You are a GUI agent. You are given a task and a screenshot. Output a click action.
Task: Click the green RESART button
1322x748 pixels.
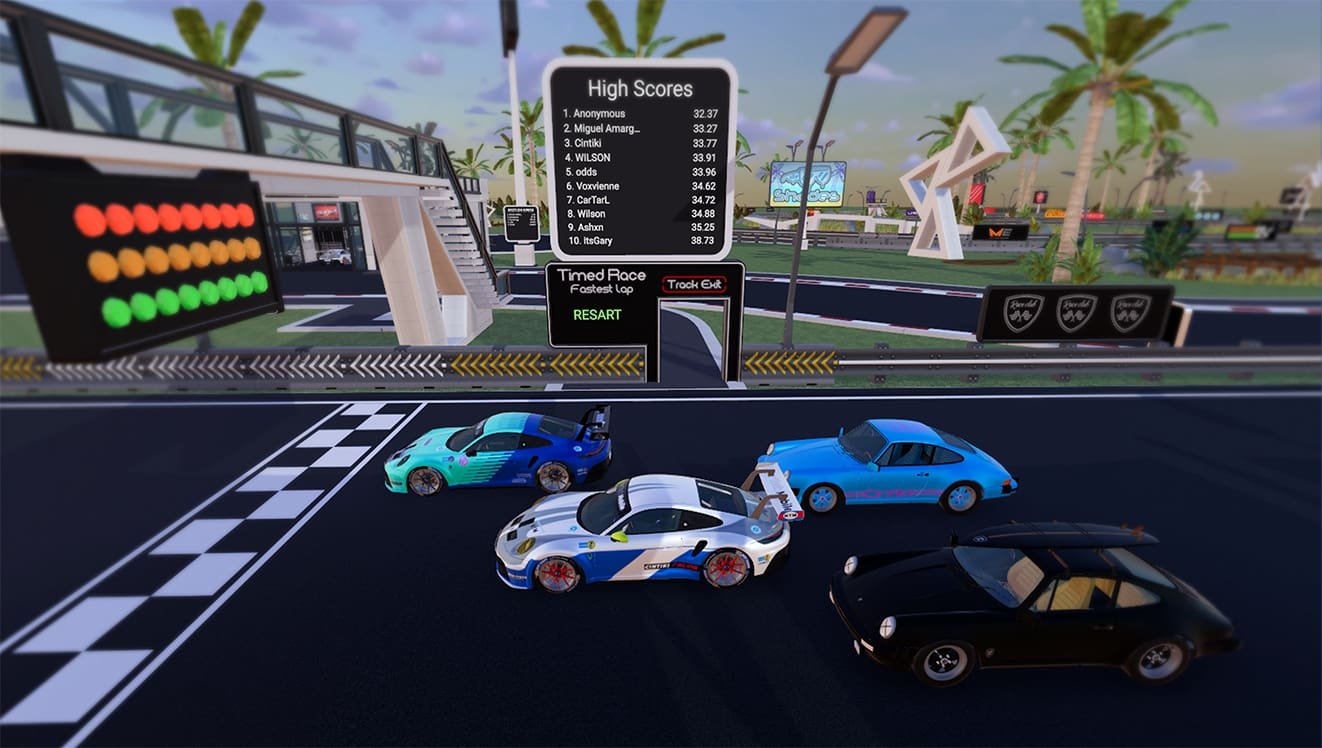click(597, 315)
